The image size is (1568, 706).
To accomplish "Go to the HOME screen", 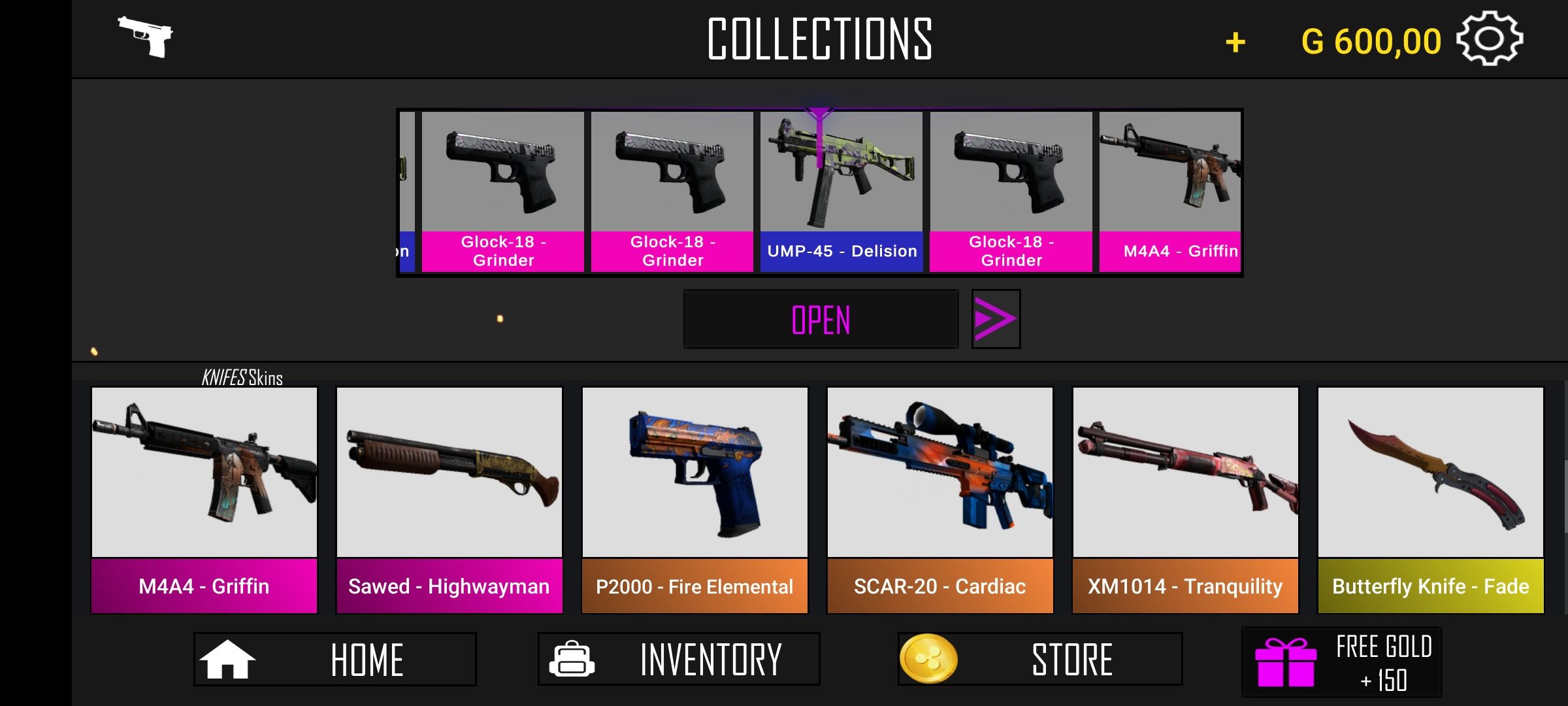I will tap(335, 659).
